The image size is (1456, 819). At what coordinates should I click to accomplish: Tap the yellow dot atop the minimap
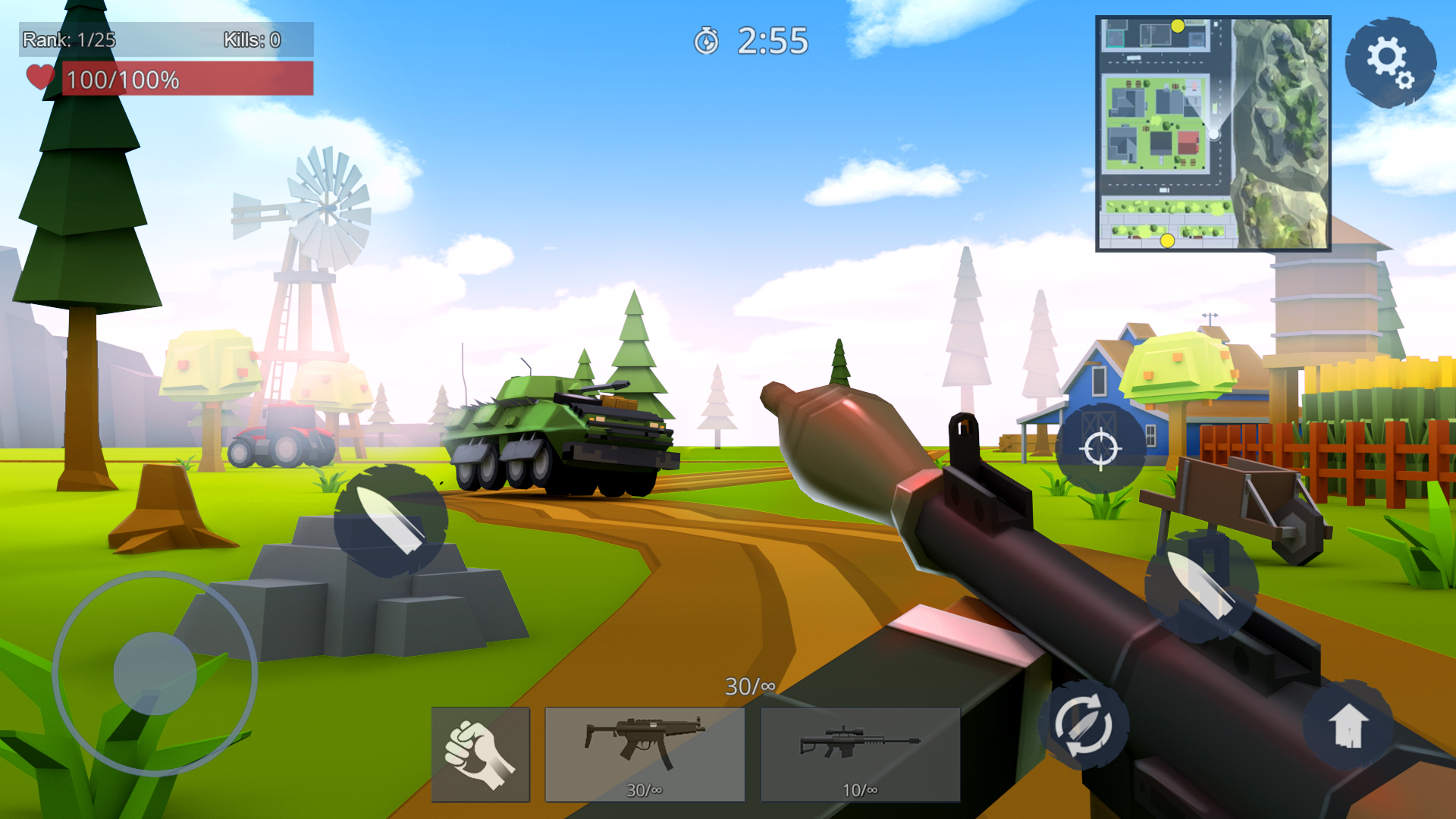click(1178, 24)
